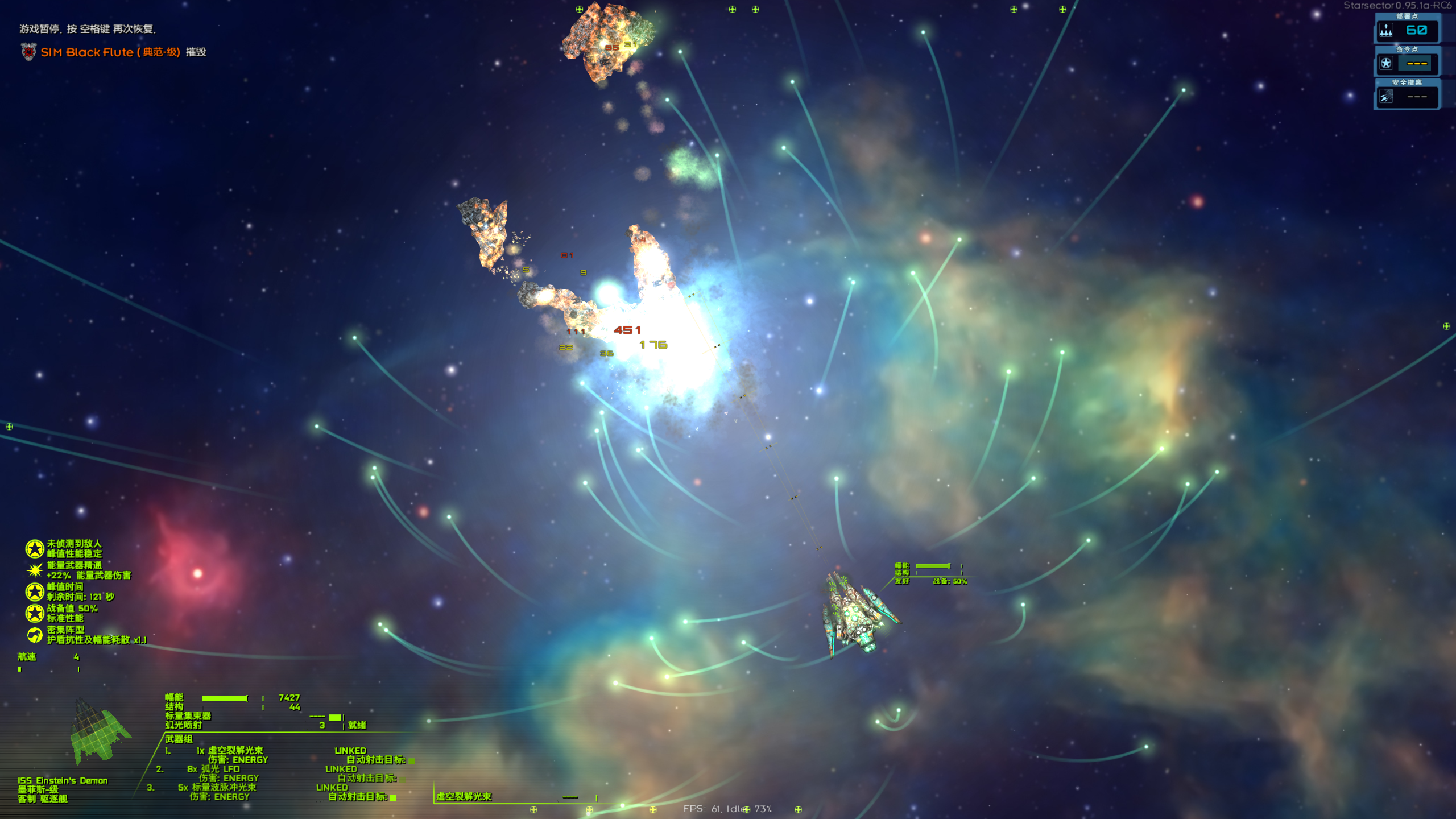The image size is (1456, 819).
Task: Click the flux (幅能) level bar
Action: 224,698
